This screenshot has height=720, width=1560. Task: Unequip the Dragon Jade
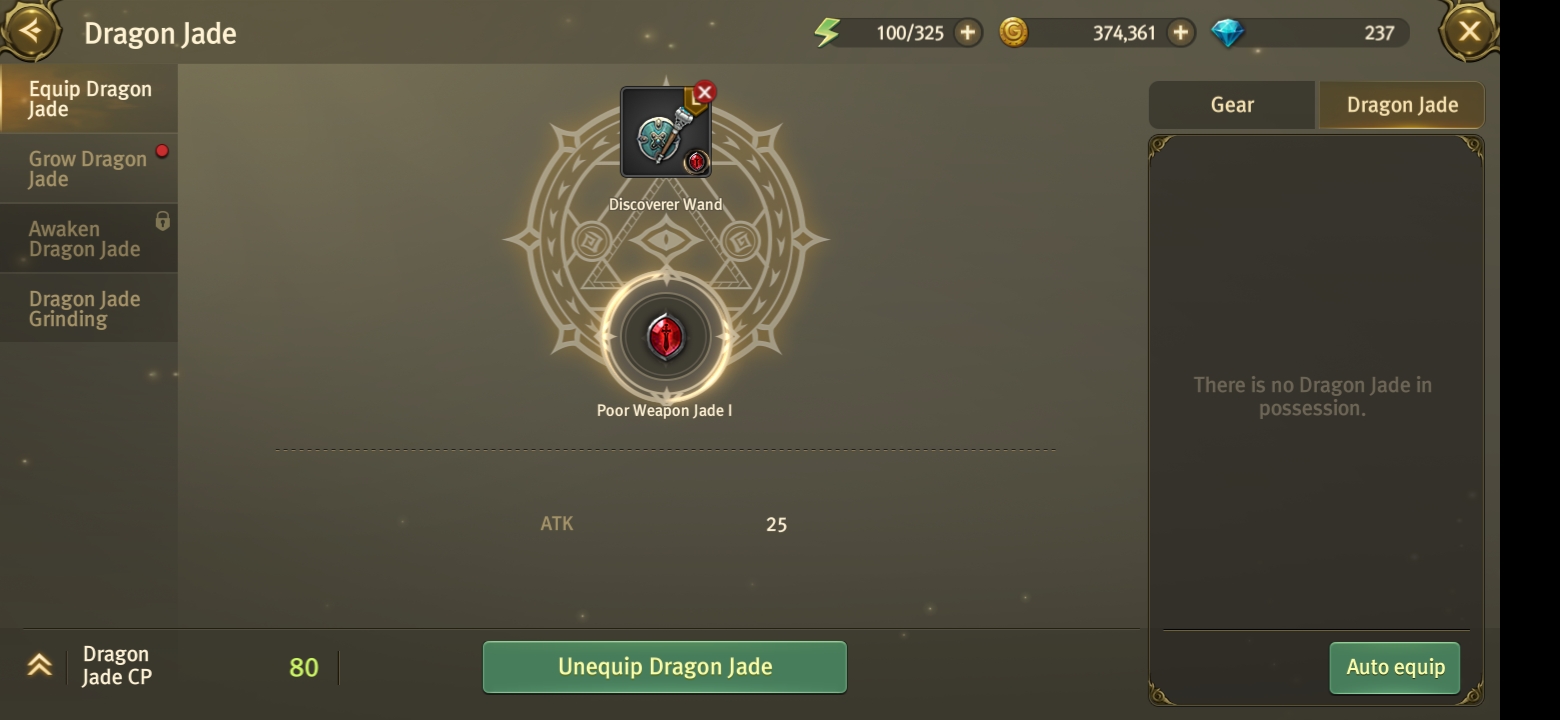pyautogui.click(x=665, y=667)
